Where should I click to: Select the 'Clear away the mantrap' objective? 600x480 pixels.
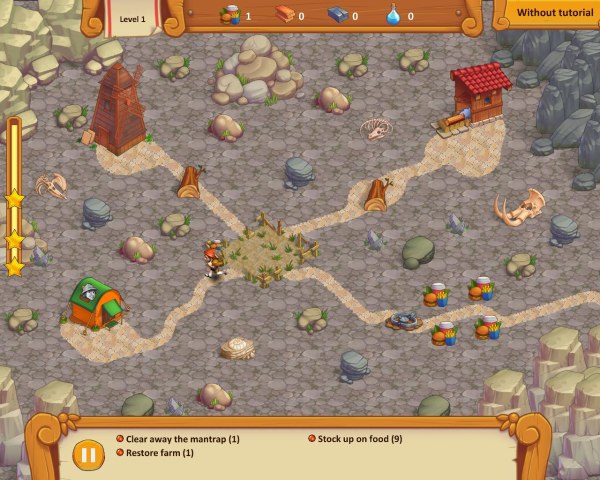182,439
